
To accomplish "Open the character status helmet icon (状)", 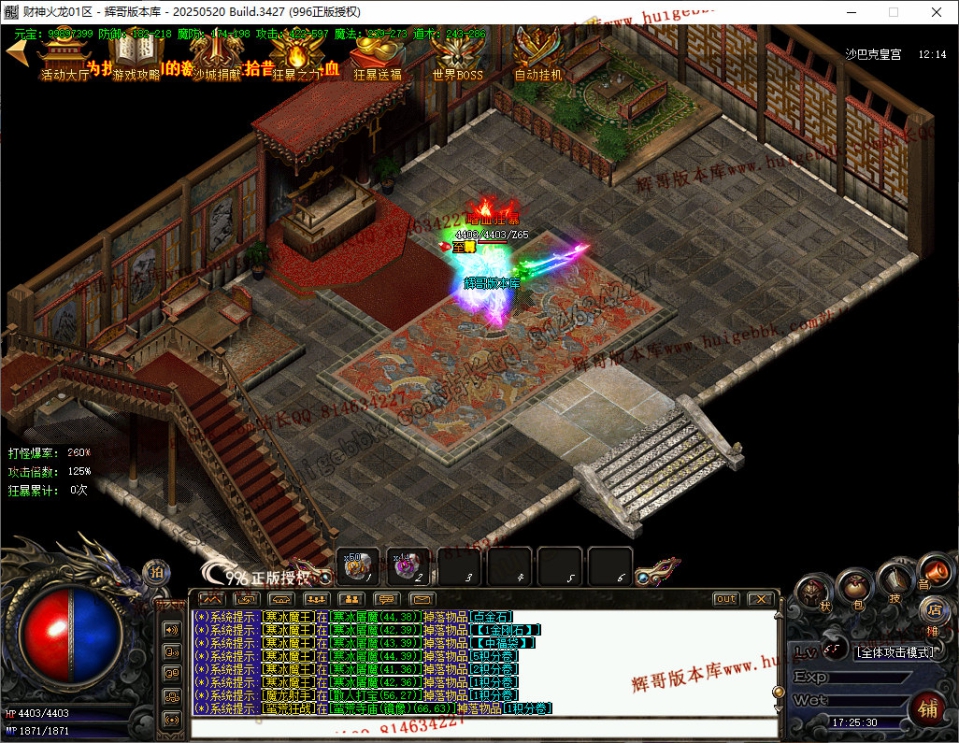I will pos(814,594).
